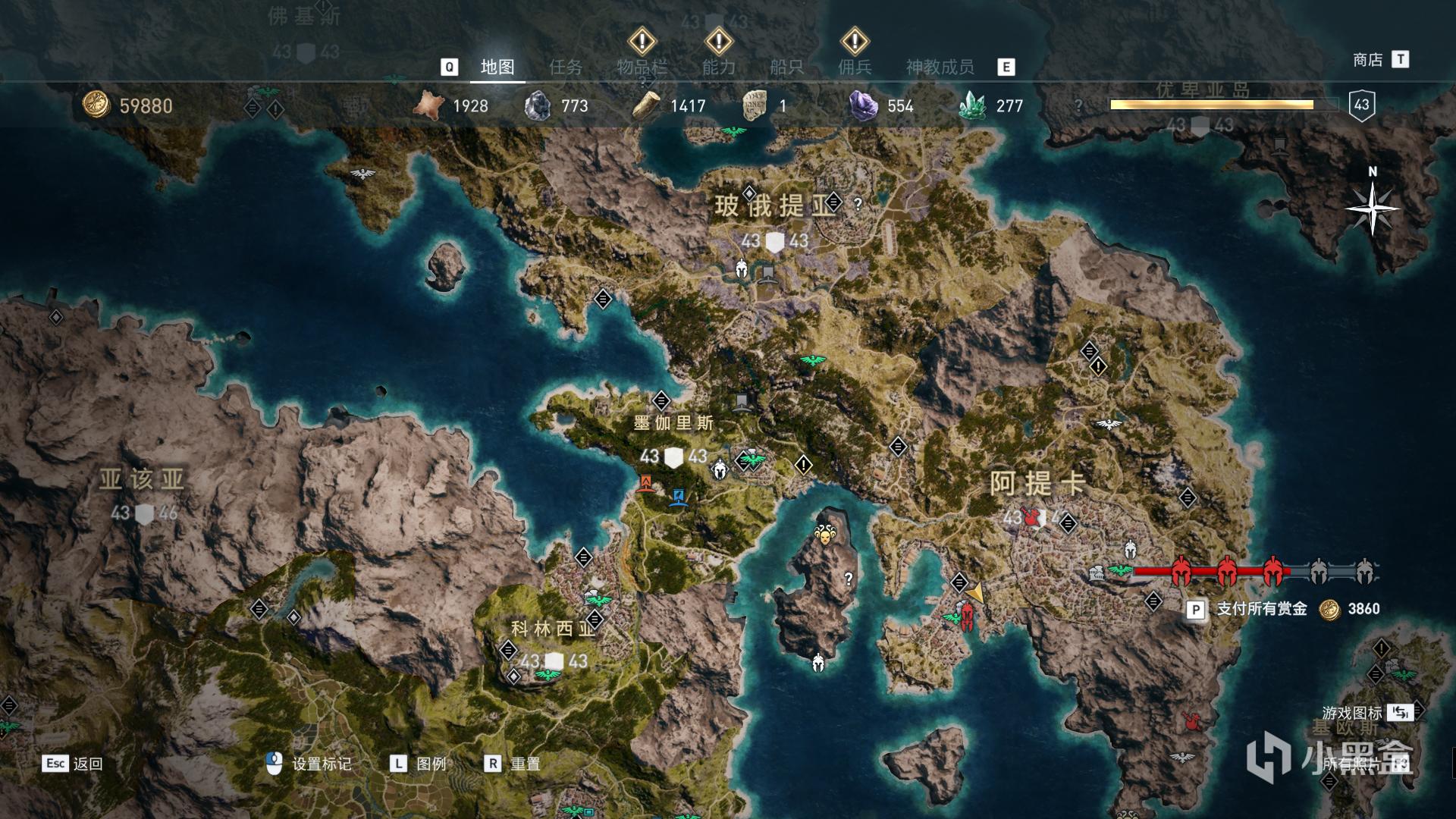
Task: Click the red-orange fort marker near 墨伽里斯
Action: (646, 483)
